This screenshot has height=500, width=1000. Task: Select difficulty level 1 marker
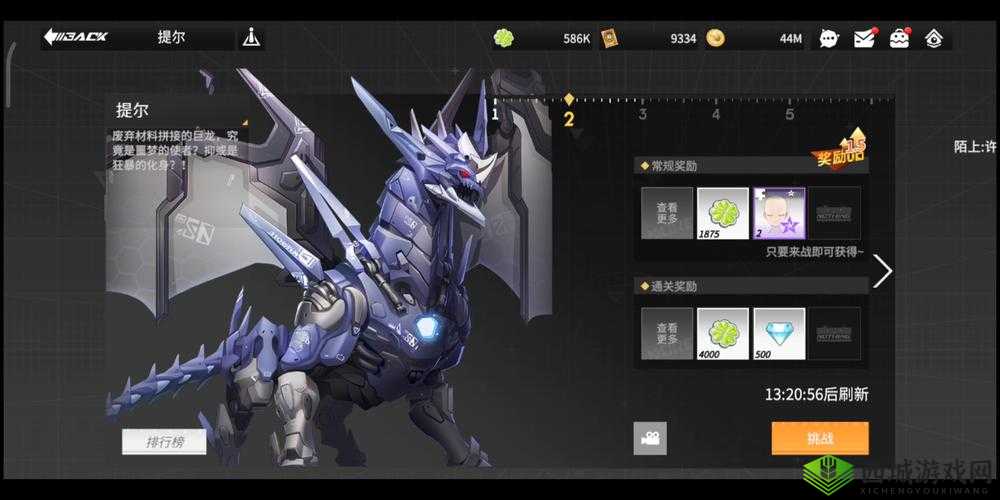click(x=494, y=114)
